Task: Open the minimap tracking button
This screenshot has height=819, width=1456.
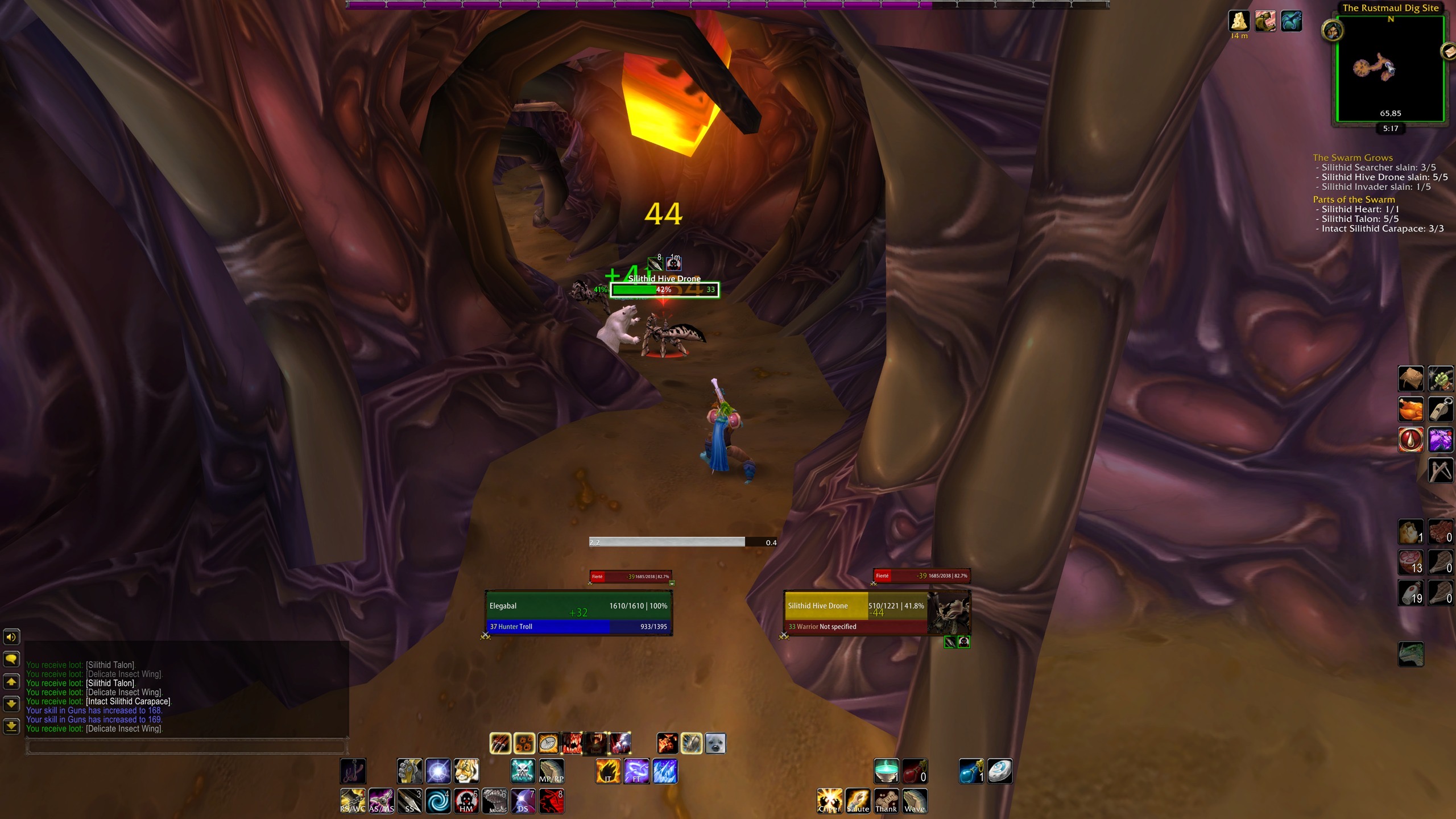Action: [1332, 31]
